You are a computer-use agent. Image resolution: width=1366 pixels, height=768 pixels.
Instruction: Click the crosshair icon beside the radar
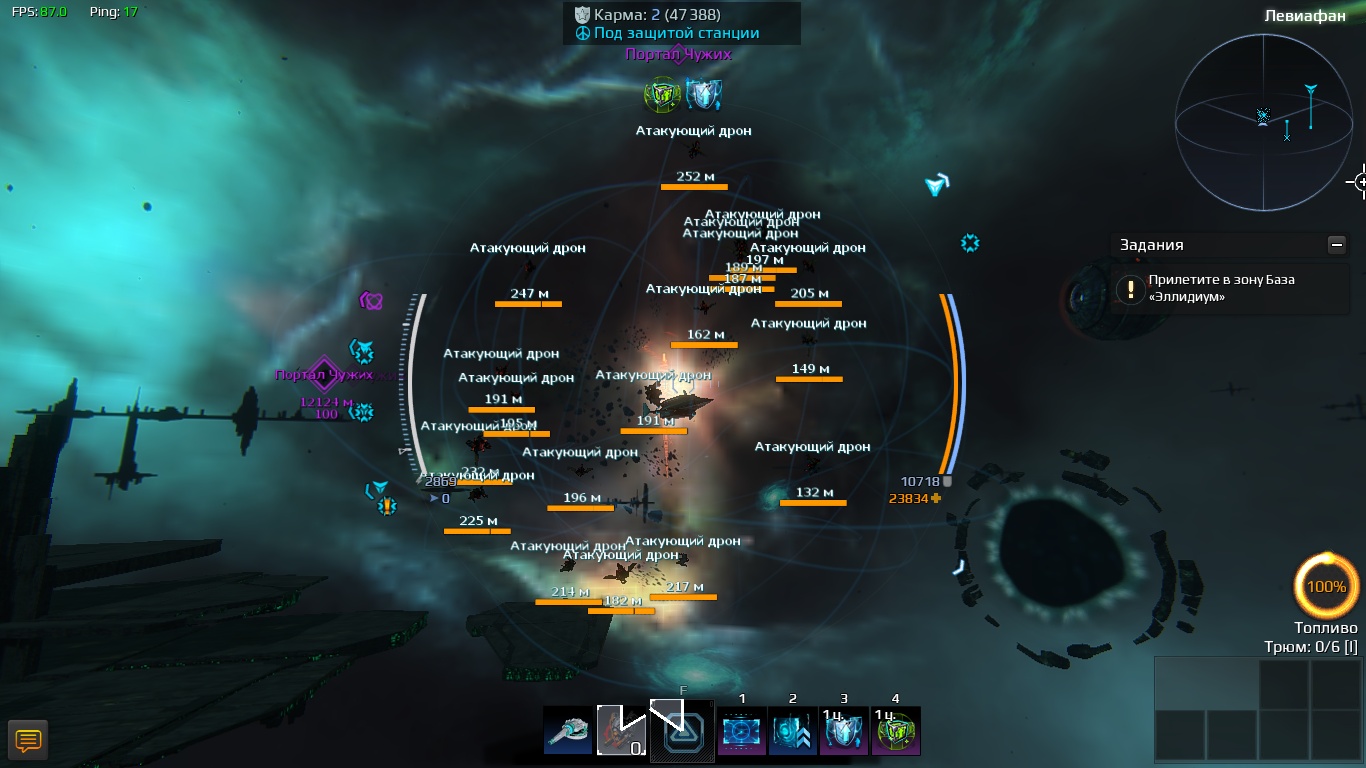pyautogui.click(x=1359, y=182)
